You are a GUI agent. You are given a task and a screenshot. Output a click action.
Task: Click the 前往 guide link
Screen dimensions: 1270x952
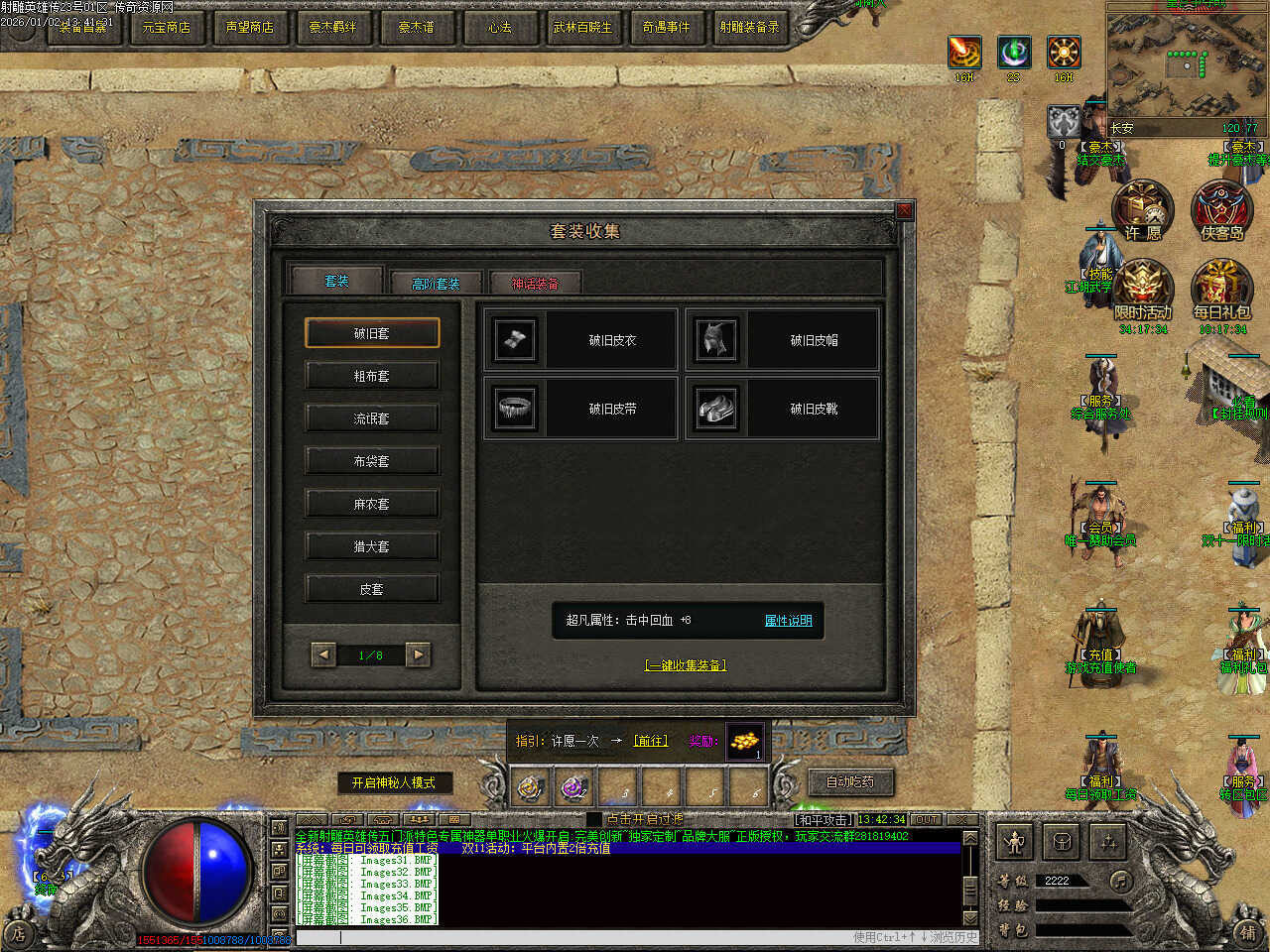click(651, 741)
